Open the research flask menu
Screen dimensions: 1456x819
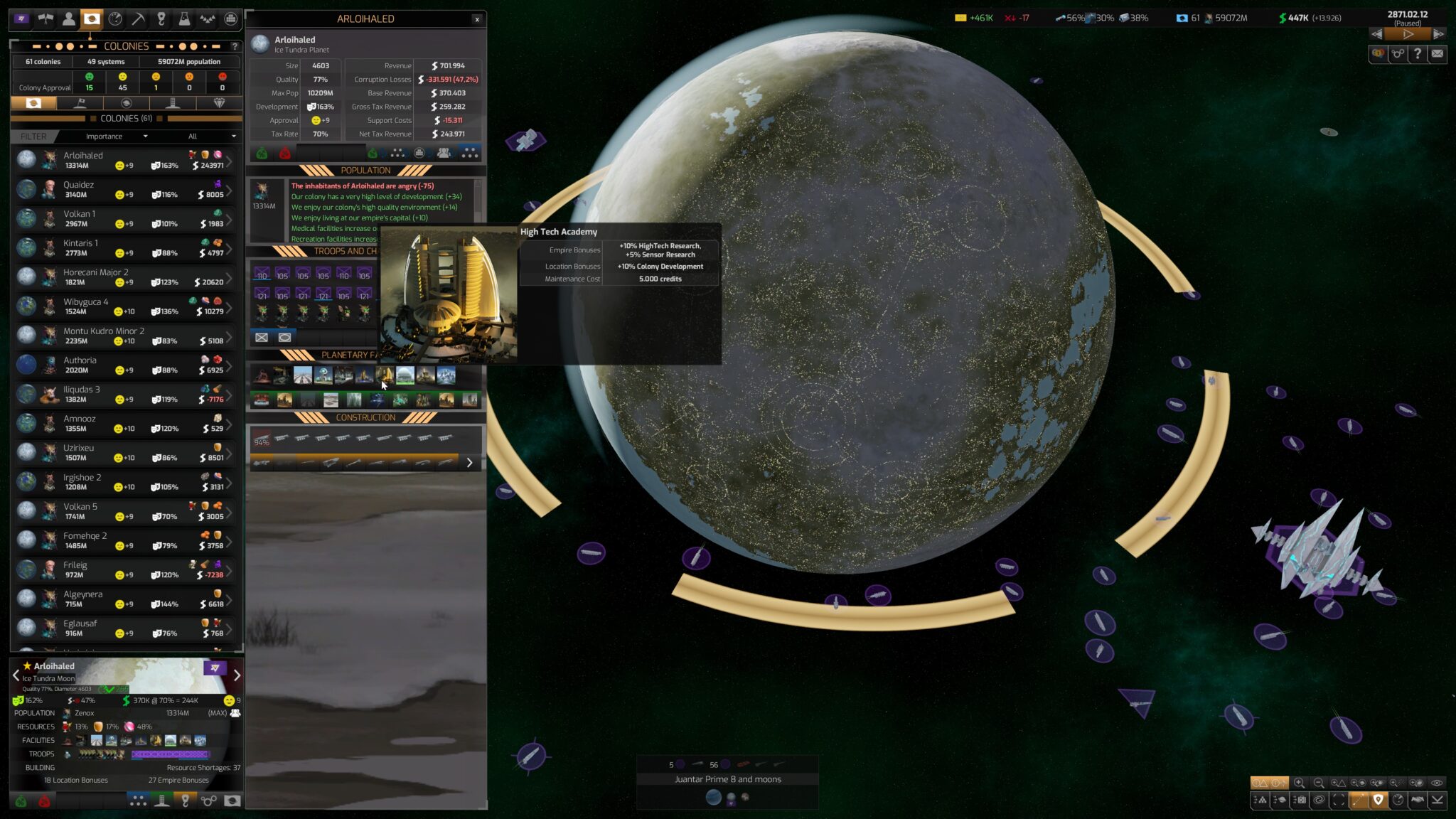(x=184, y=19)
